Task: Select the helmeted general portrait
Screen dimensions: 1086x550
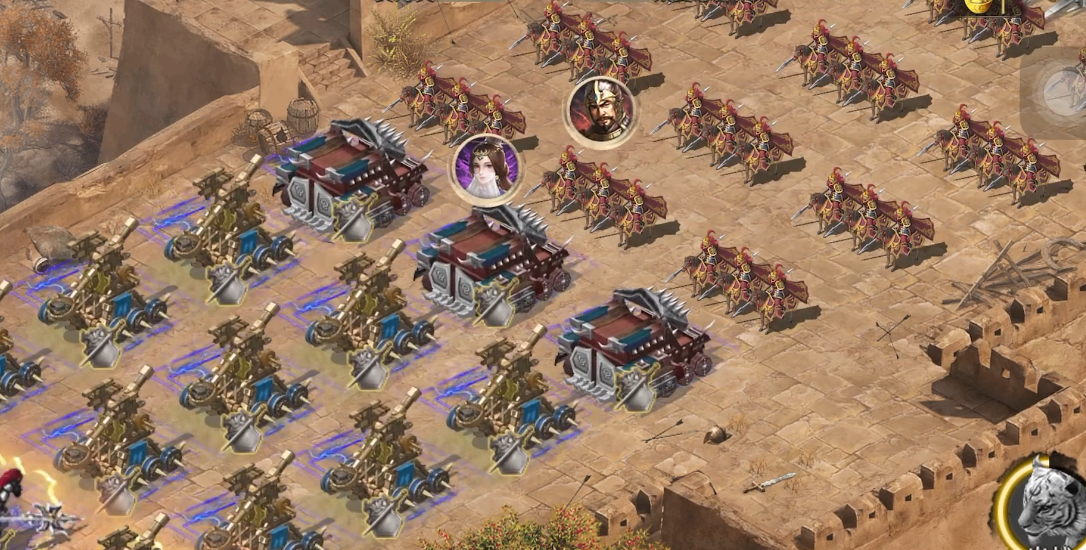Action: point(601,111)
